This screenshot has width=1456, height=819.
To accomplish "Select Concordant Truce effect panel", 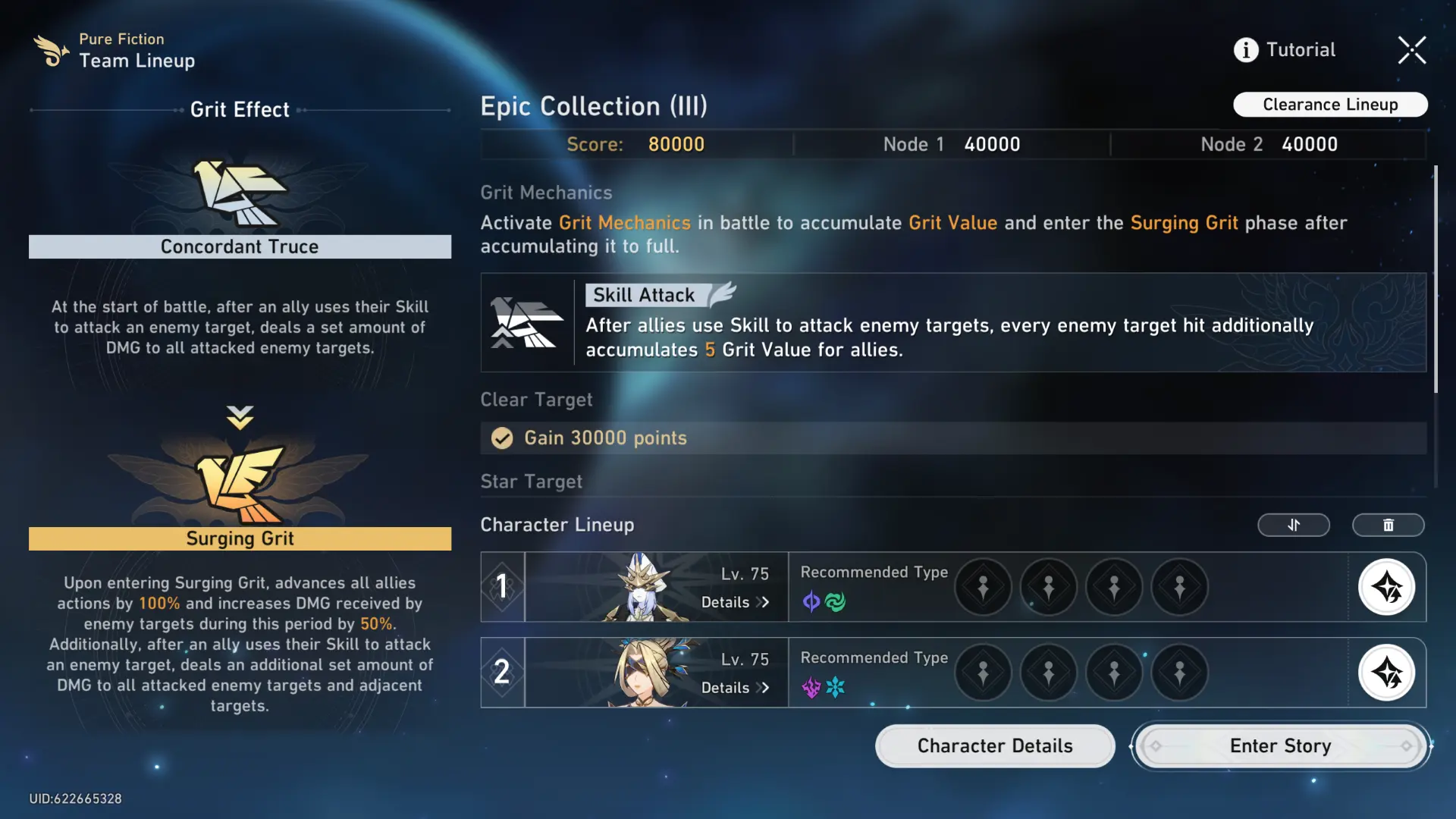I will 240,246.
